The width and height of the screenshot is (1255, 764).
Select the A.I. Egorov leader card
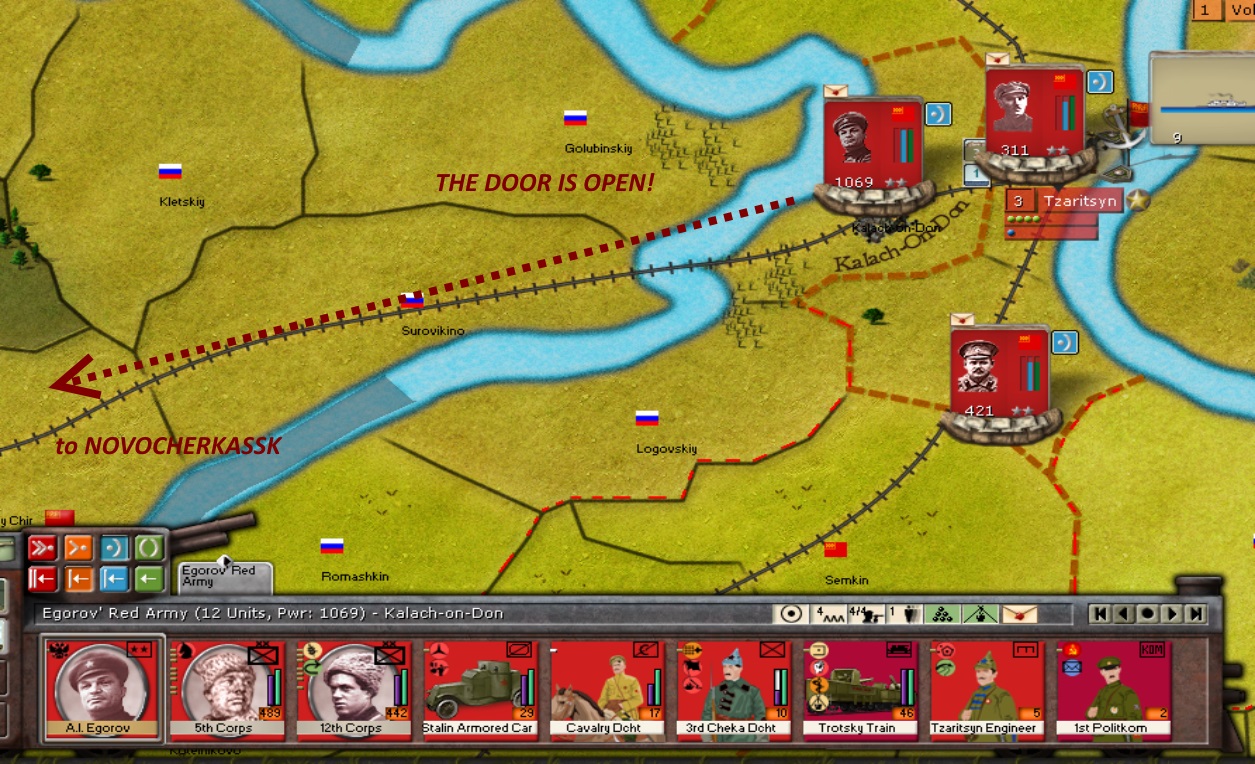[100, 690]
